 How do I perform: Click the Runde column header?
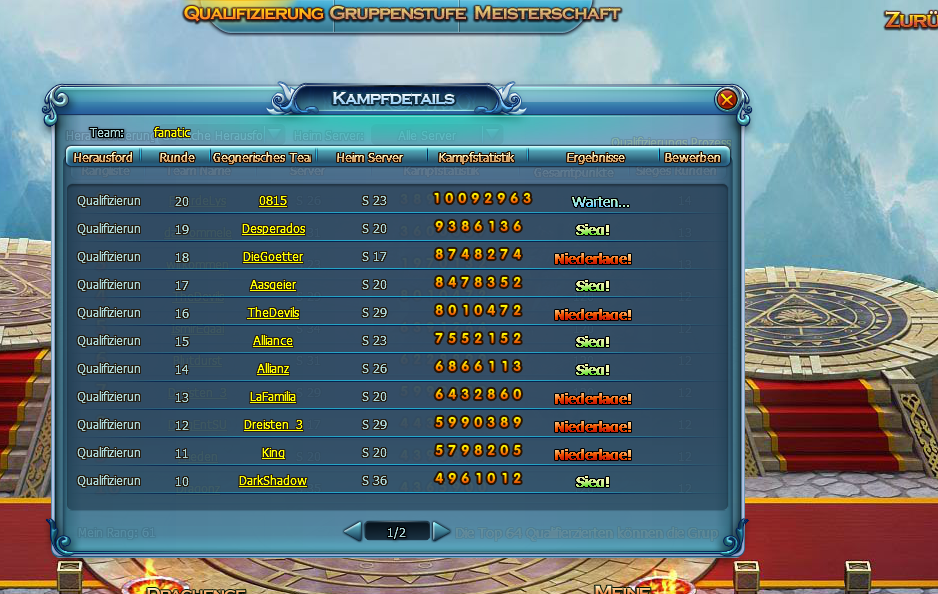click(177, 157)
